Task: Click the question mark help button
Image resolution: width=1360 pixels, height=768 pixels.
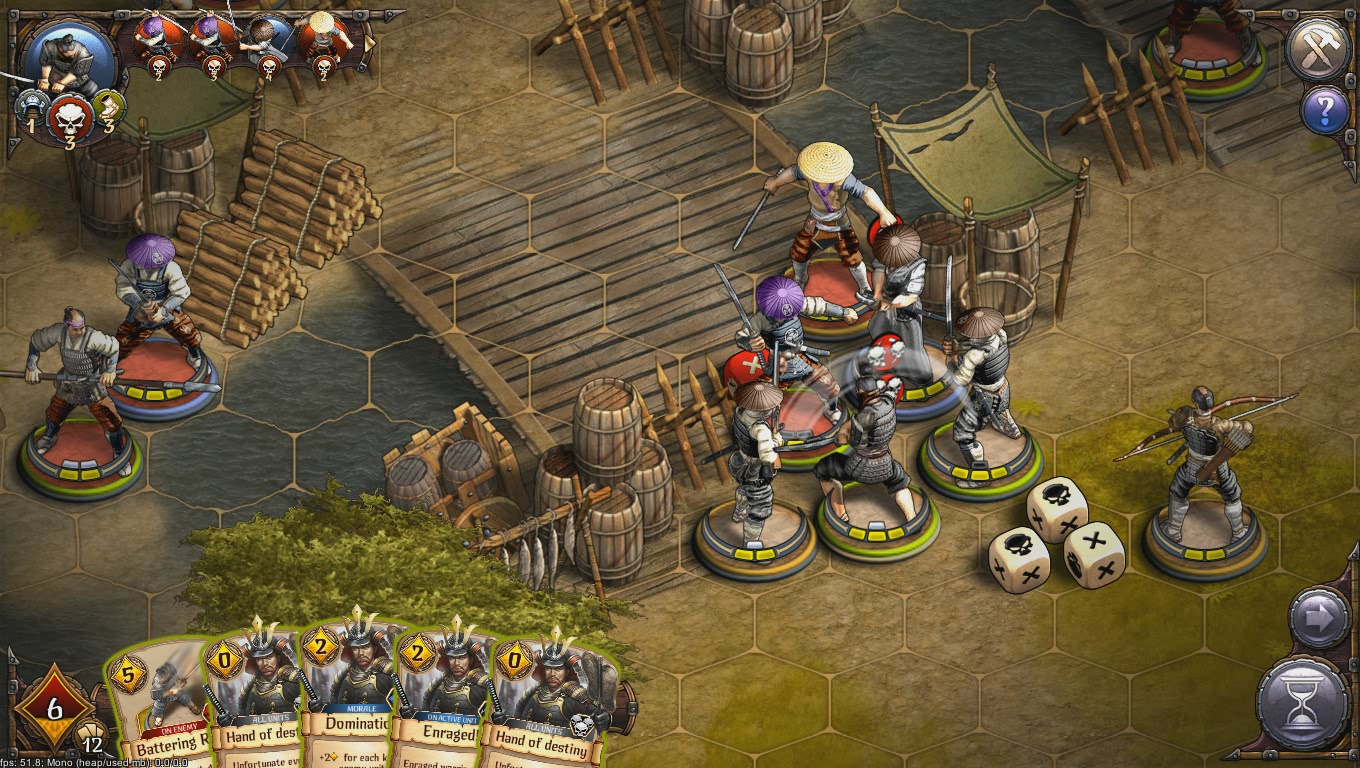Action: pos(1325,110)
